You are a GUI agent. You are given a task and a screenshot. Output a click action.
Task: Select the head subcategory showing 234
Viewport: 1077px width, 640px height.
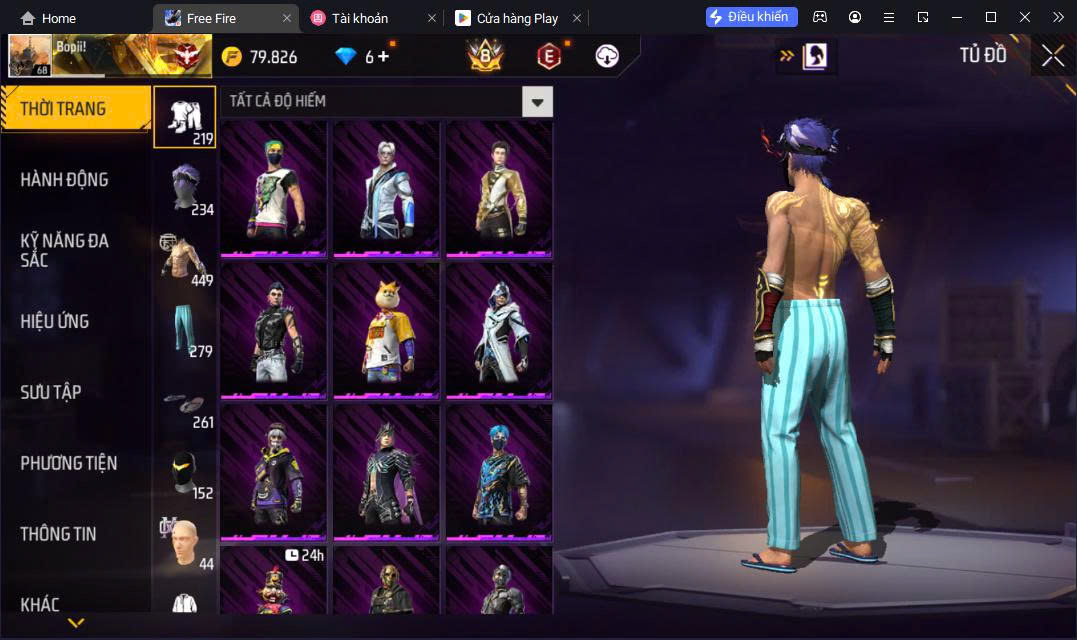click(x=185, y=188)
